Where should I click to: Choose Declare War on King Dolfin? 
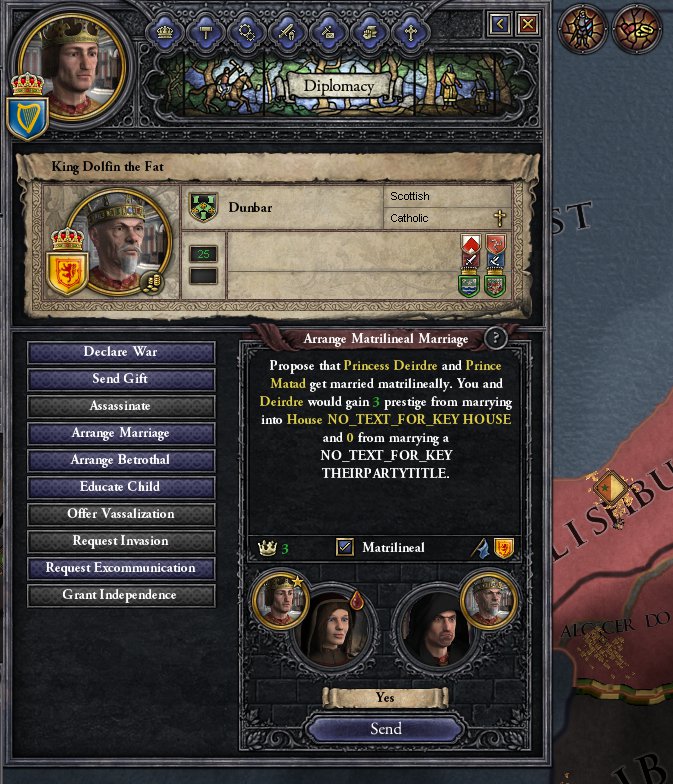pos(121,352)
